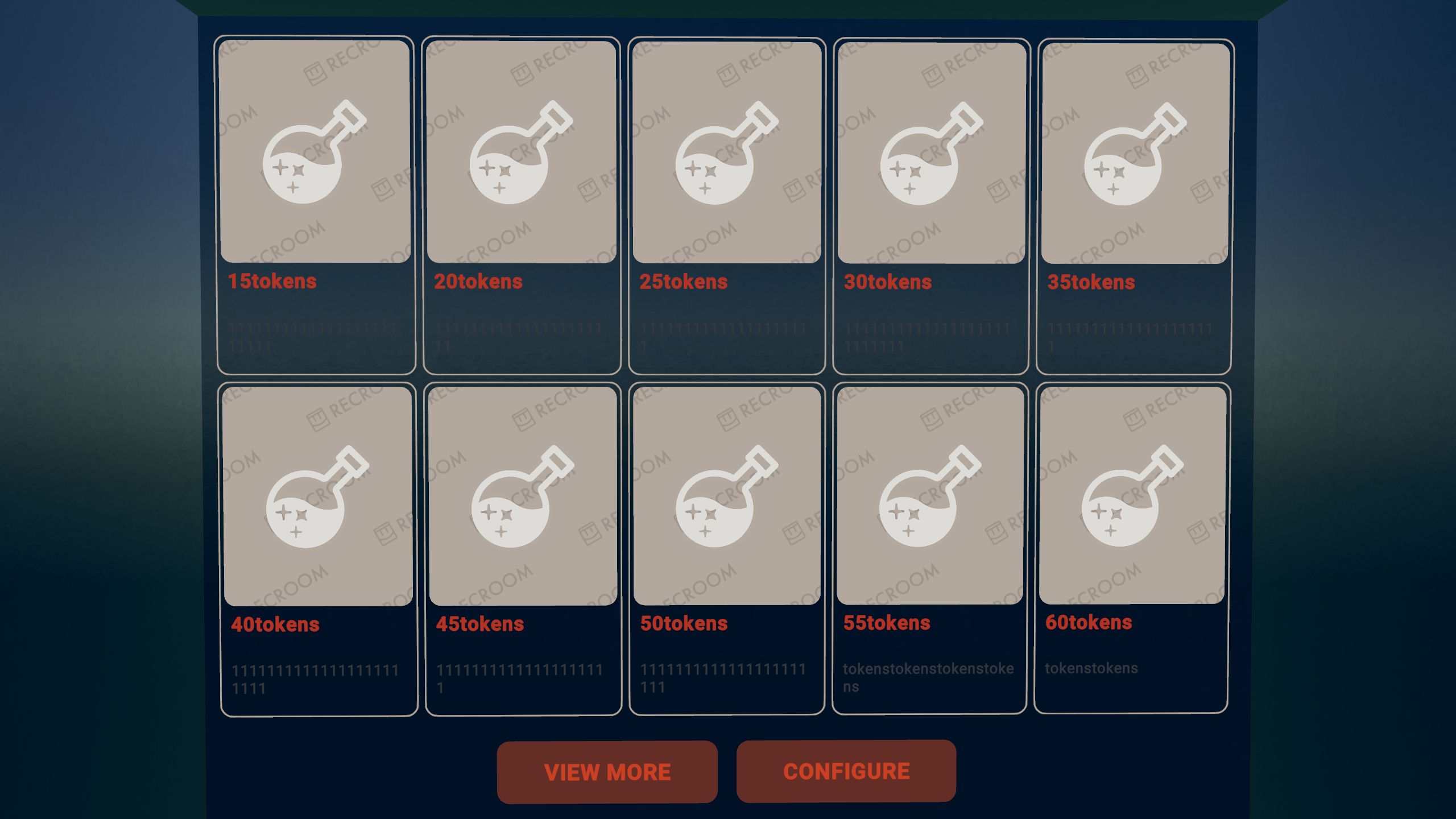
Task: Pick the 25tokens offer
Action: click(727, 205)
